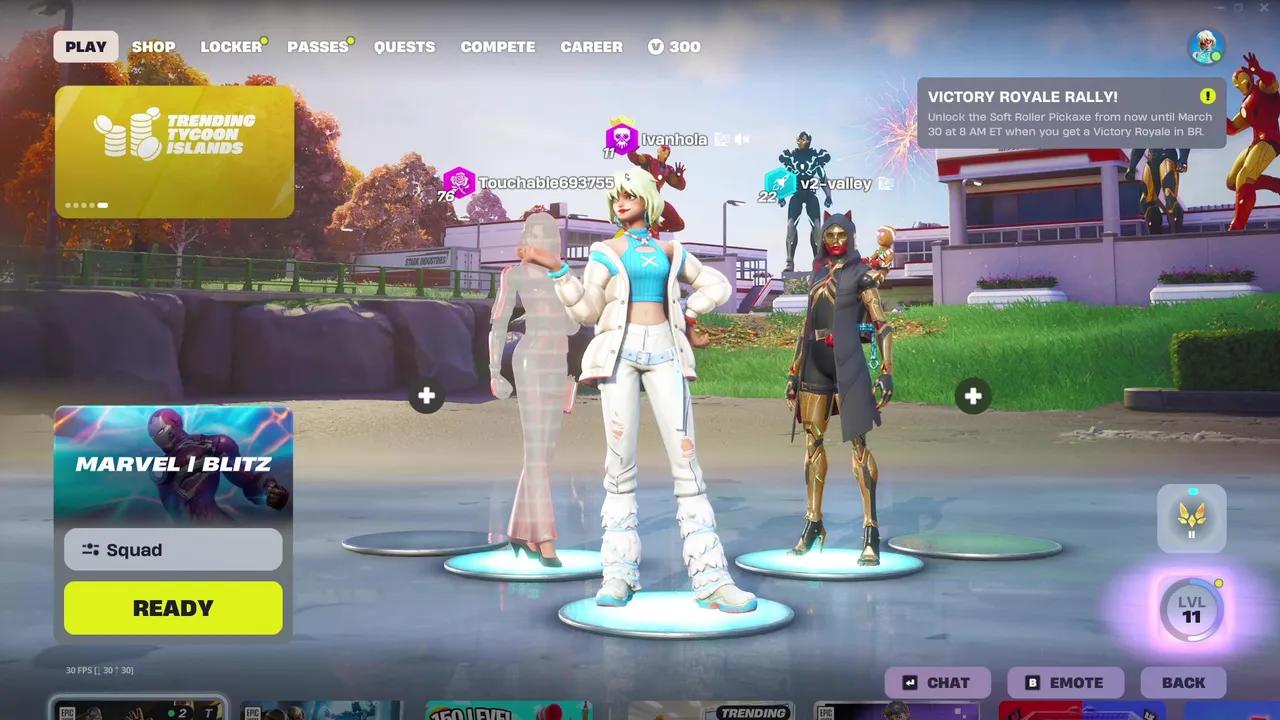Switch to the LOCKER tab
The image size is (1280, 720).
coord(229,46)
